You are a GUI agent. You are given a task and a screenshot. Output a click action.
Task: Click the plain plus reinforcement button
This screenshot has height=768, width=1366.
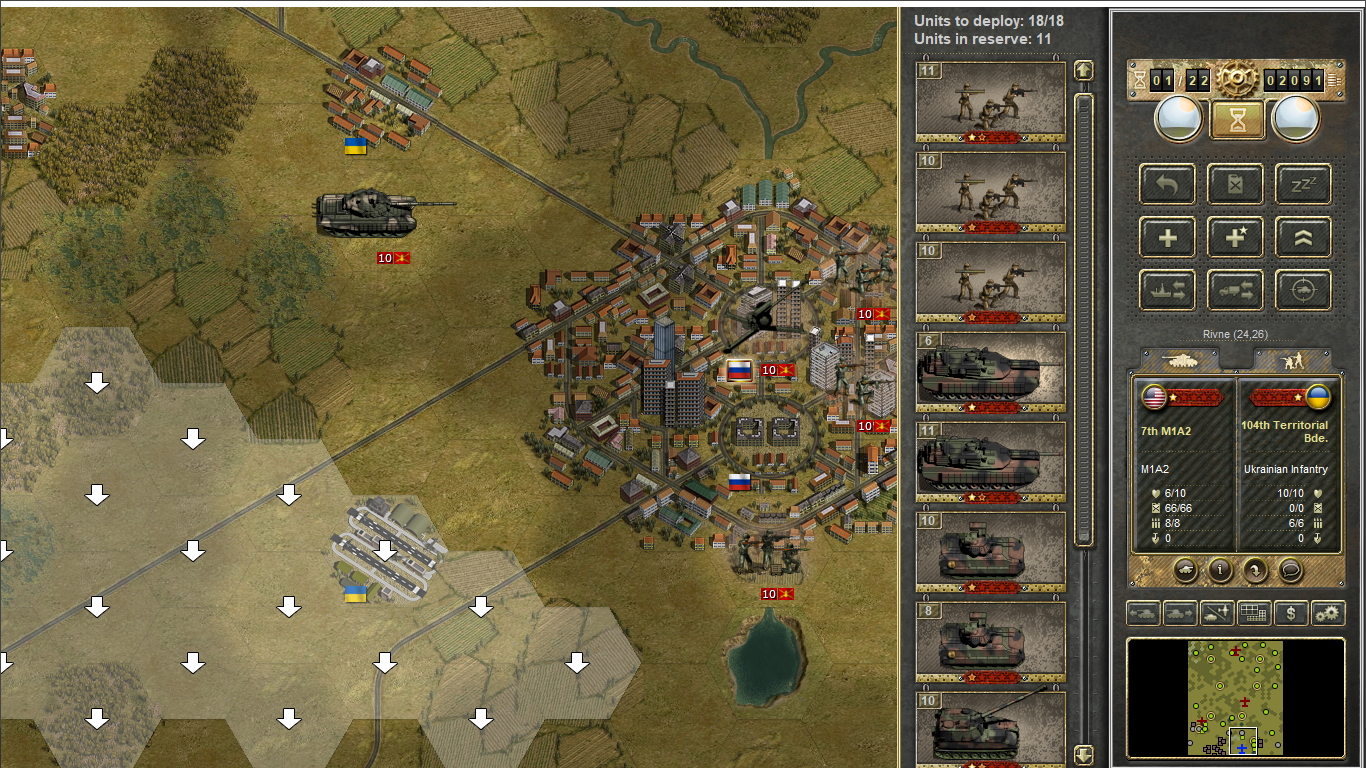[x=1167, y=238]
